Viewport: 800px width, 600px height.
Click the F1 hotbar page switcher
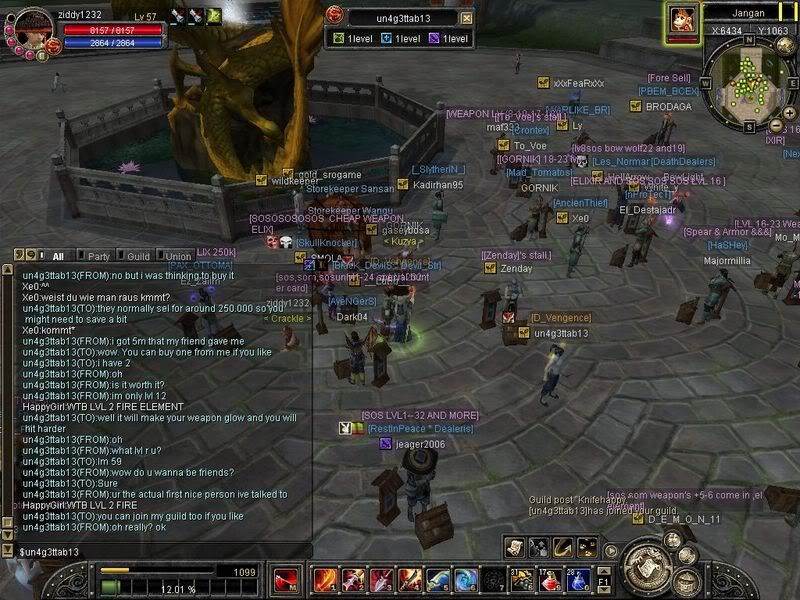click(x=603, y=580)
